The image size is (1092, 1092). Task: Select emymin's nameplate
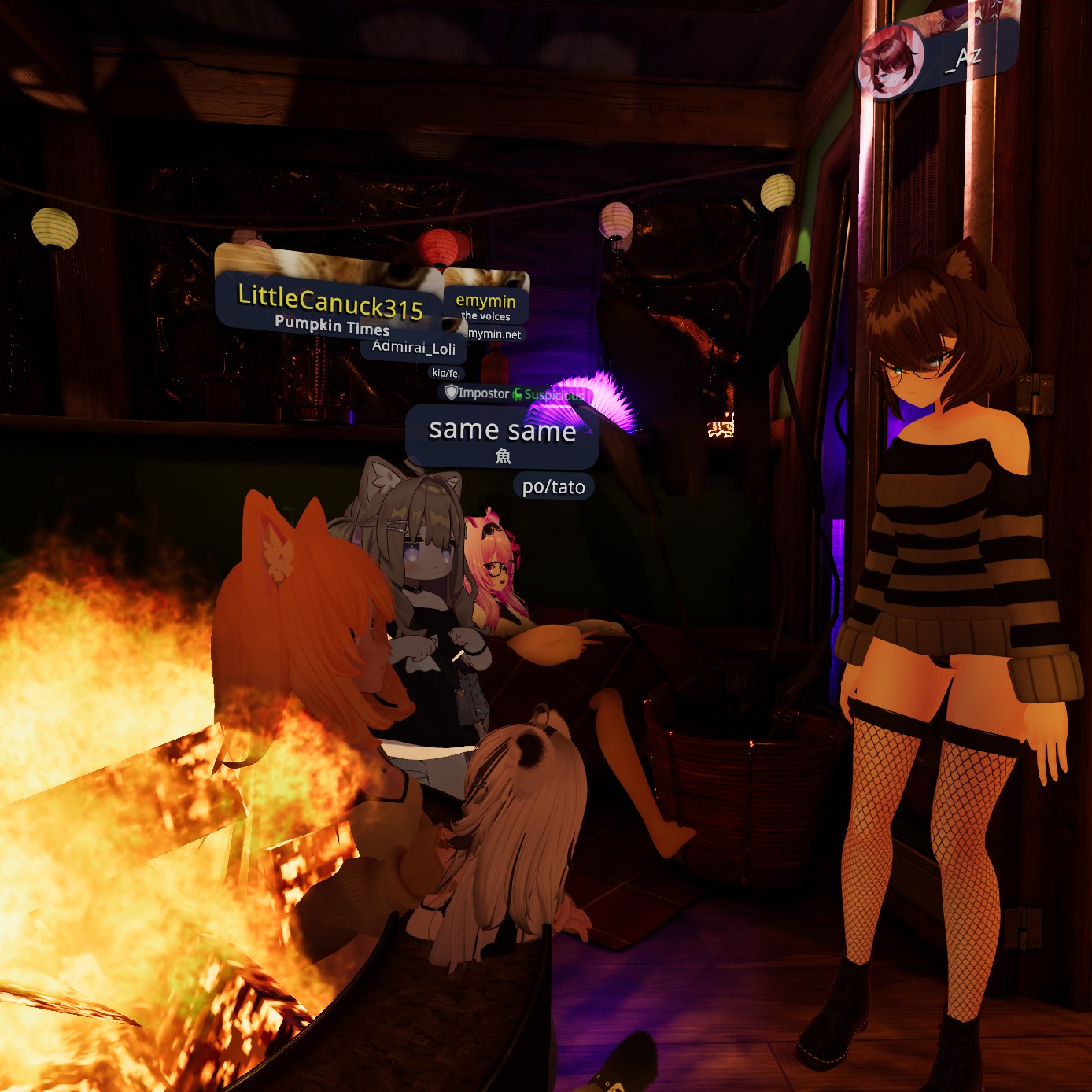(x=485, y=301)
